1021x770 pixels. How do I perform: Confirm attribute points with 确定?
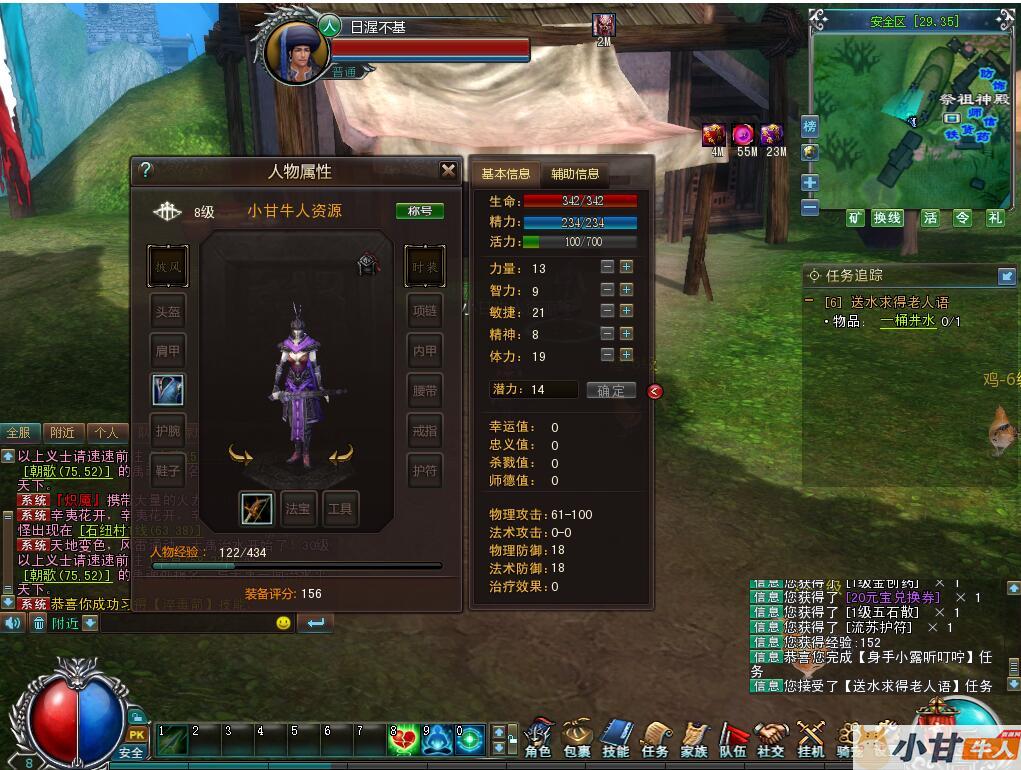[610, 391]
